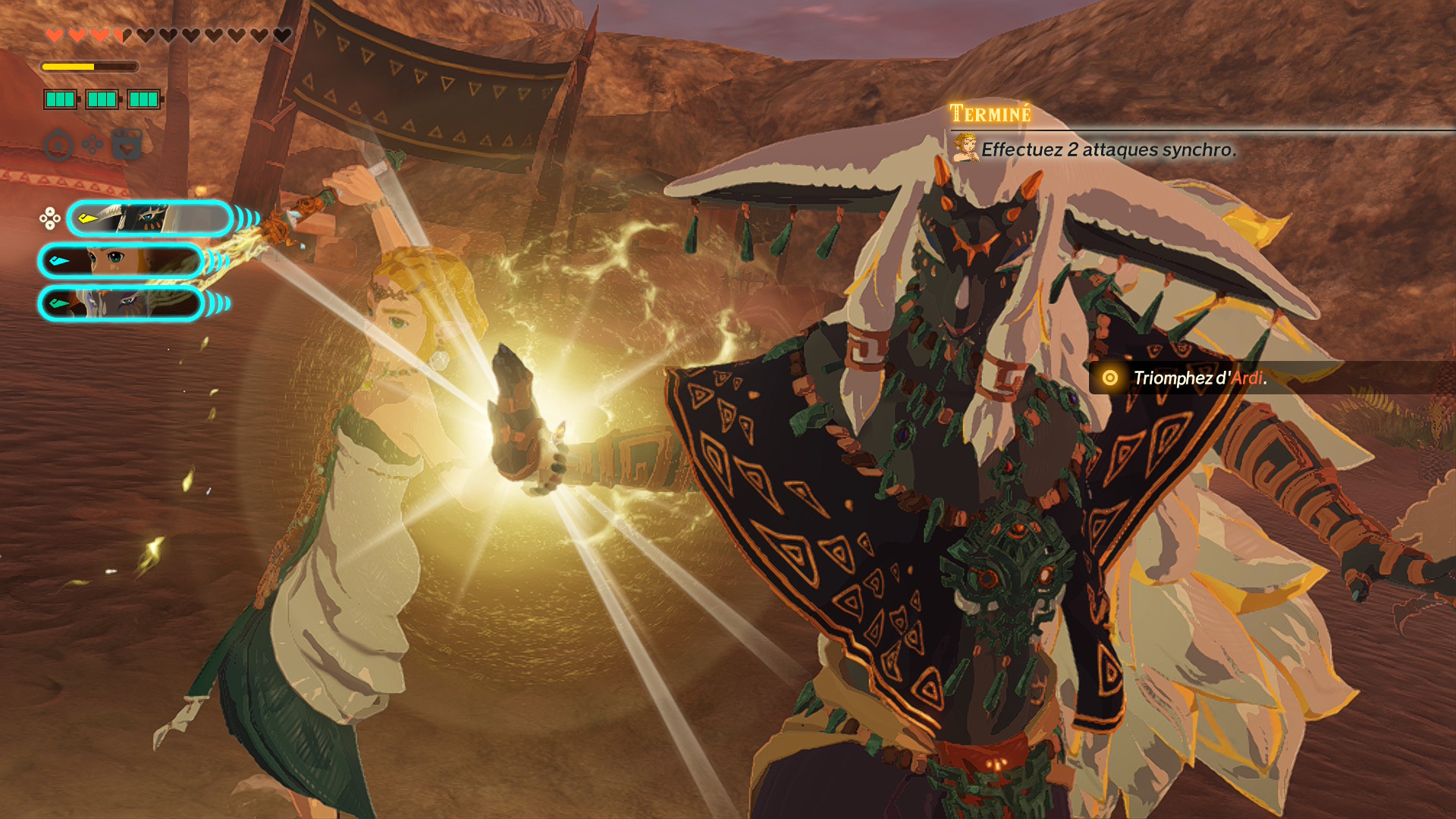Open the heart item box icon
Image resolution: width=1456 pixels, height=819 pixels.
click(x=127, y=144)
